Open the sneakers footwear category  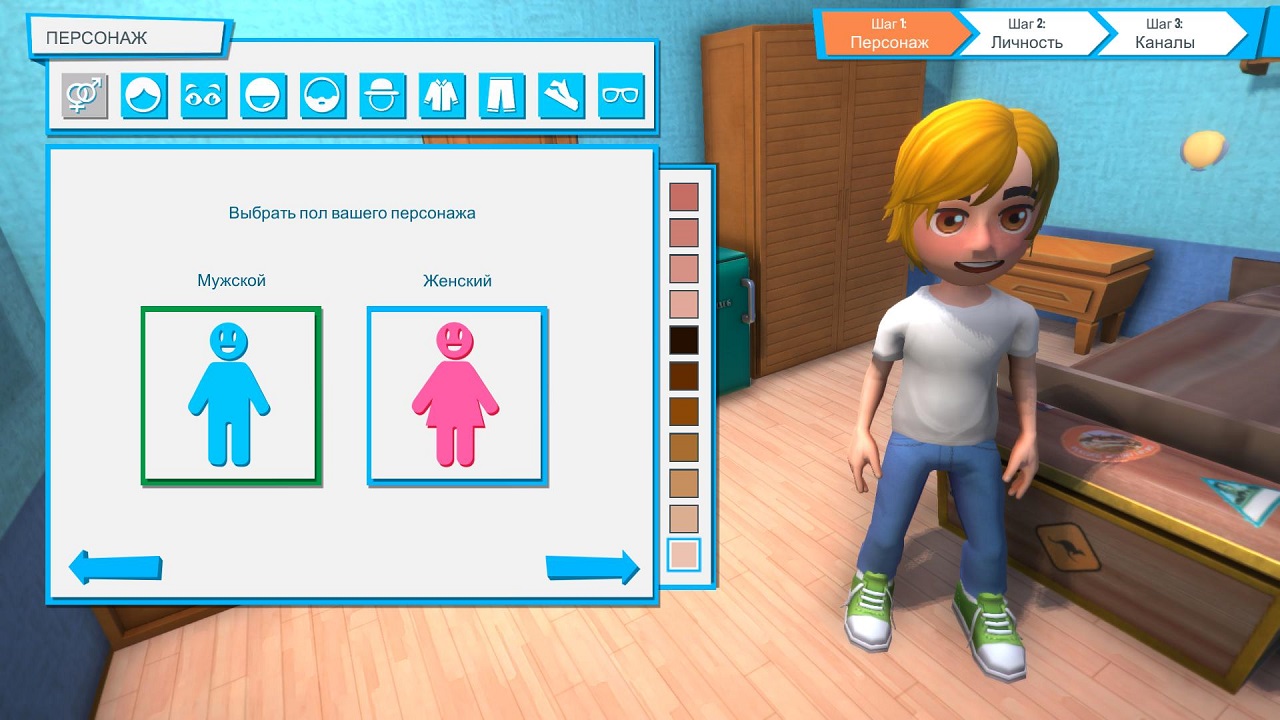tap(562, 96)
